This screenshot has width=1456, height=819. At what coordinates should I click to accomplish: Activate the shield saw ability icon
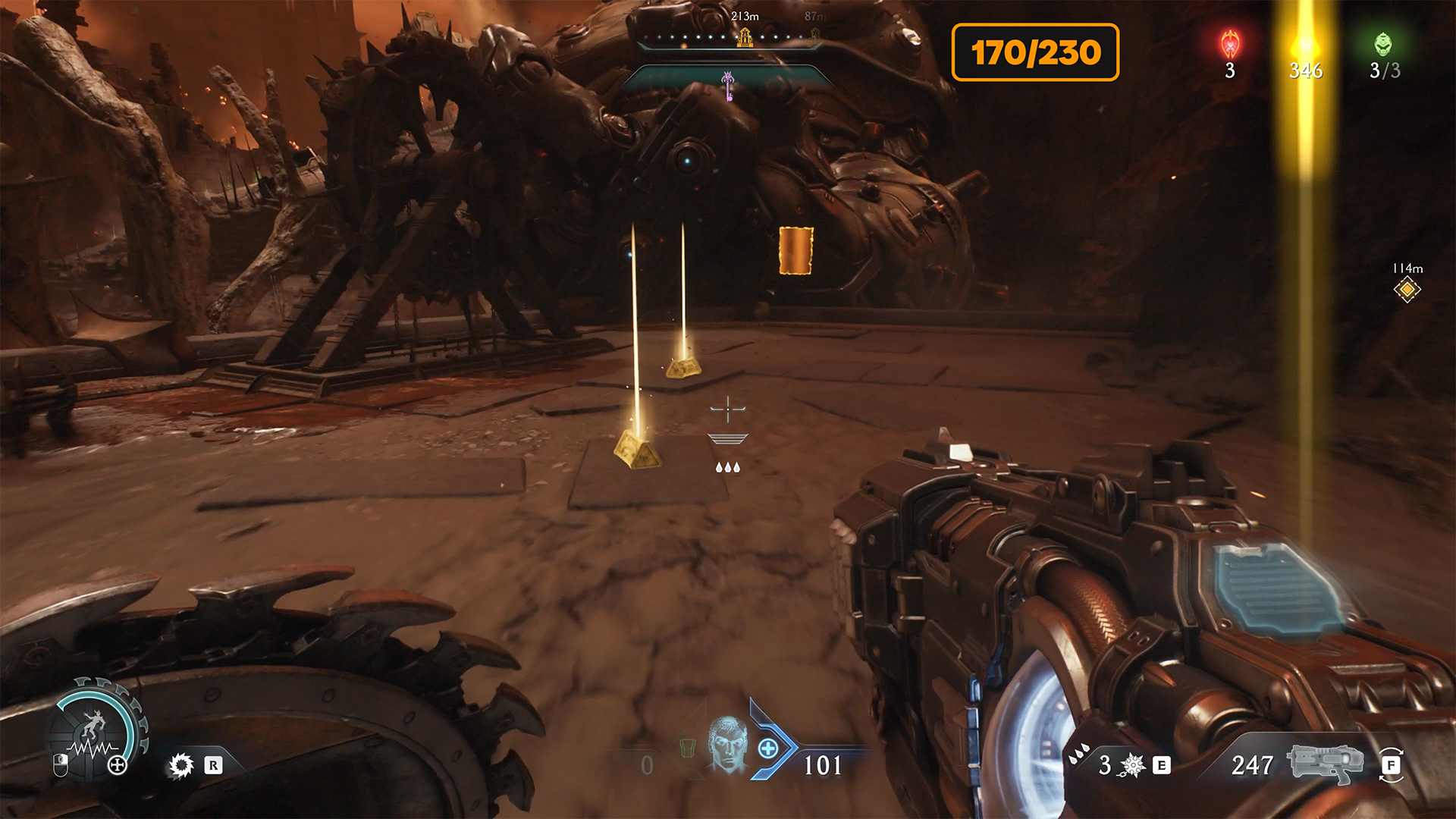[181, 765]
